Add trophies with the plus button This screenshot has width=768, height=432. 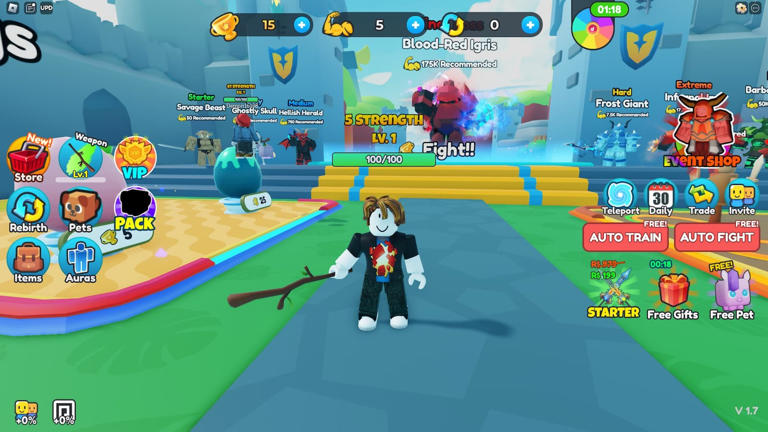tap(302, 25)
